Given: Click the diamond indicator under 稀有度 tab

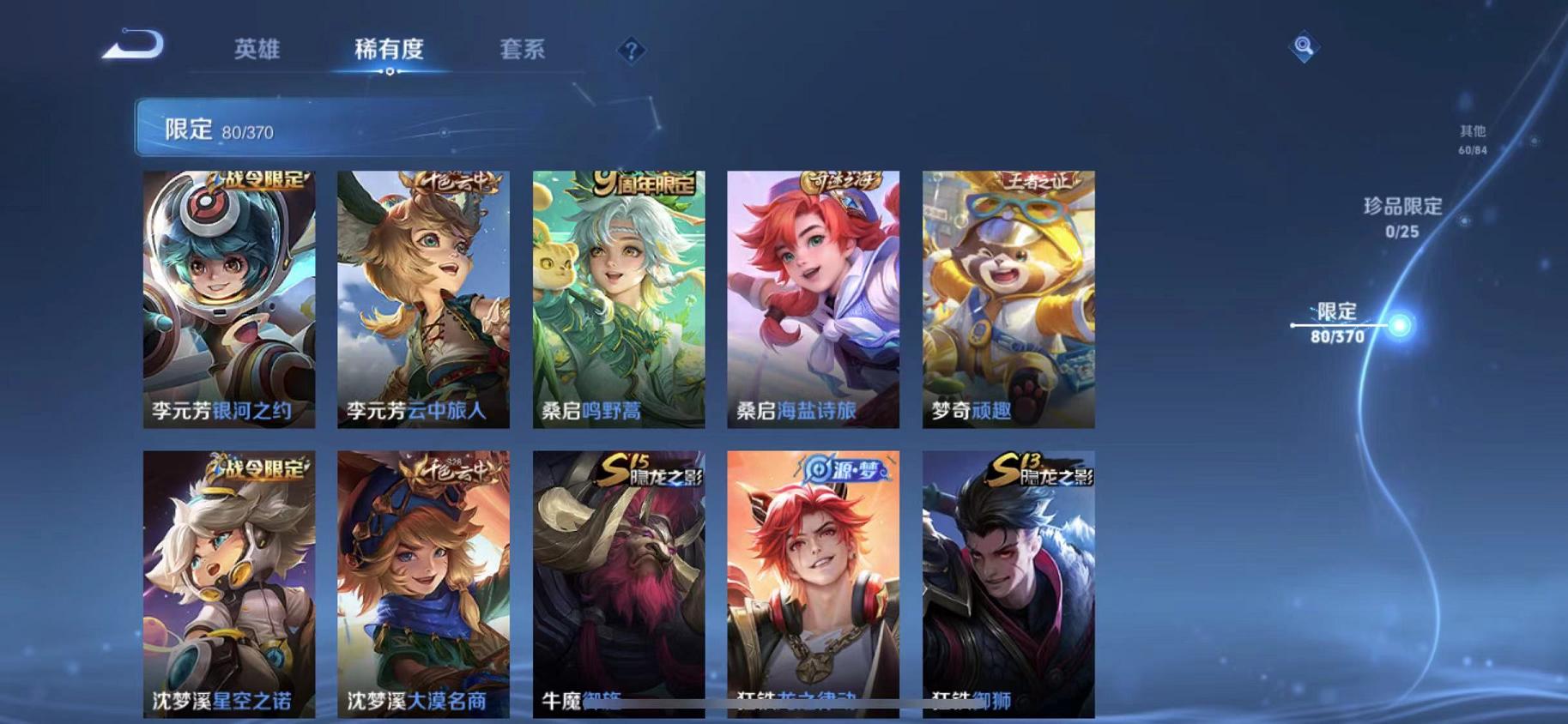Looking at the screenshot, I should tap(391, 73).
